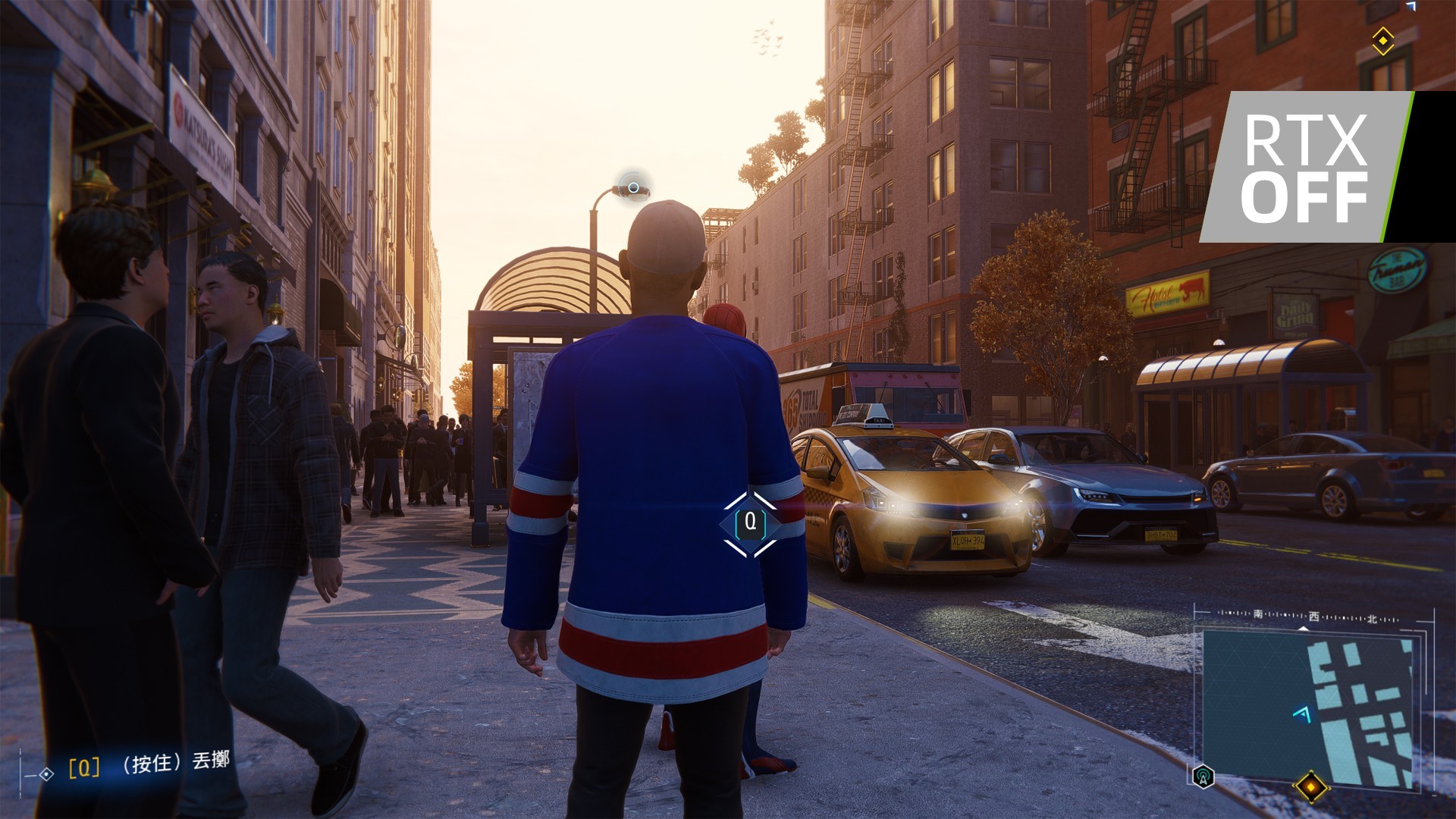Click the cyan player arrow on the minimap
The height and width of the screenshot is (819, 1456).
coord(1303,714)
